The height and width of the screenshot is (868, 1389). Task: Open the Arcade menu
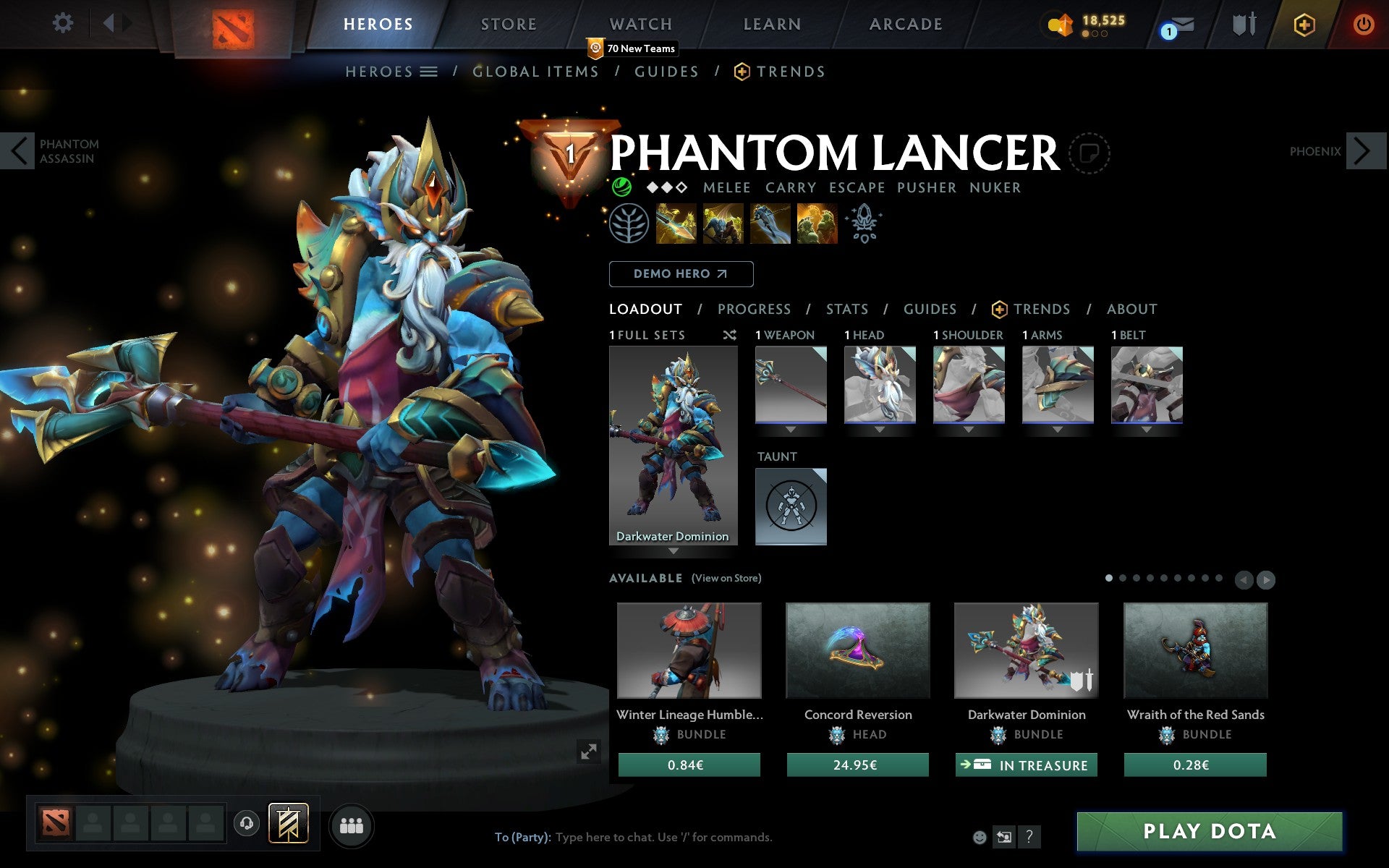[x=905, y=23]
